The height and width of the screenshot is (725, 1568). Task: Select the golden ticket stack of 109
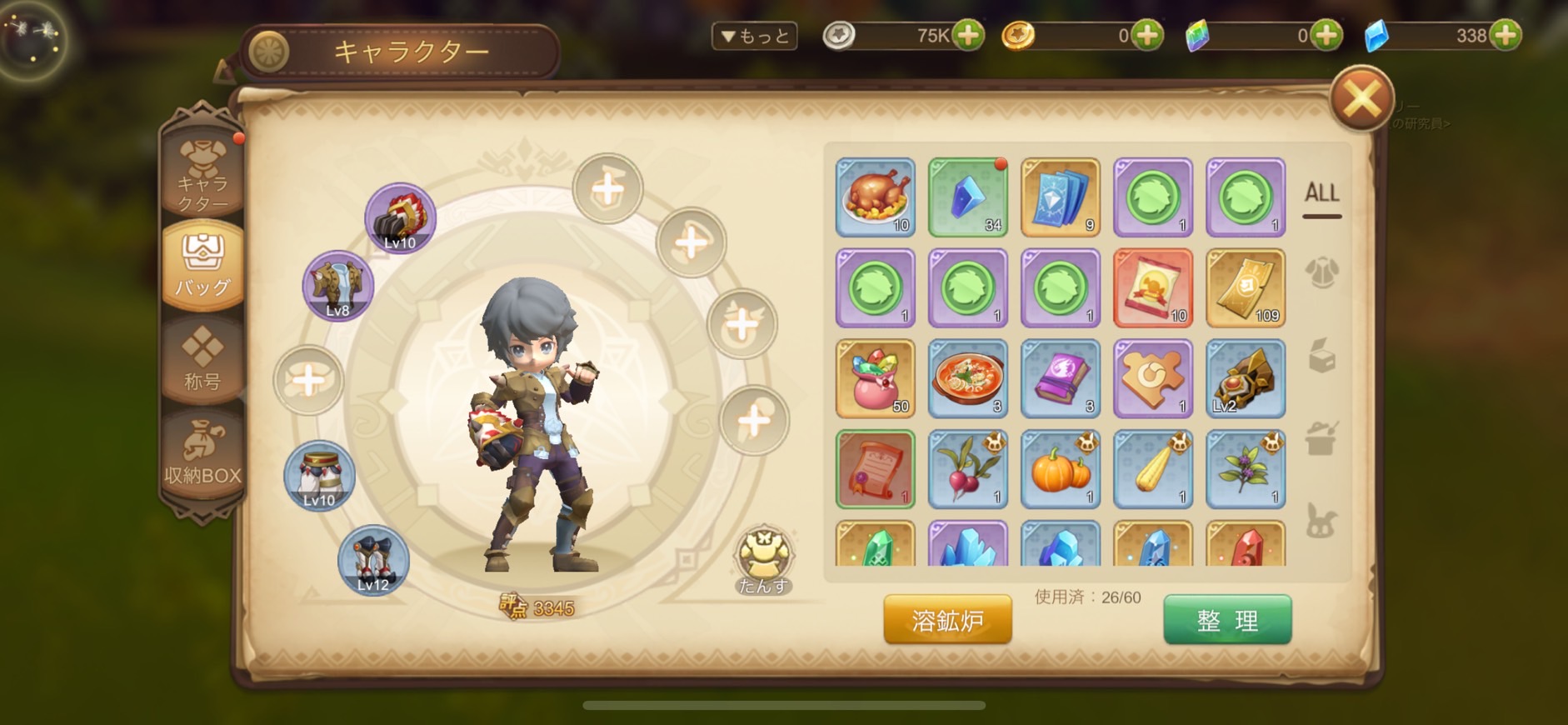tap(1245, 288)
